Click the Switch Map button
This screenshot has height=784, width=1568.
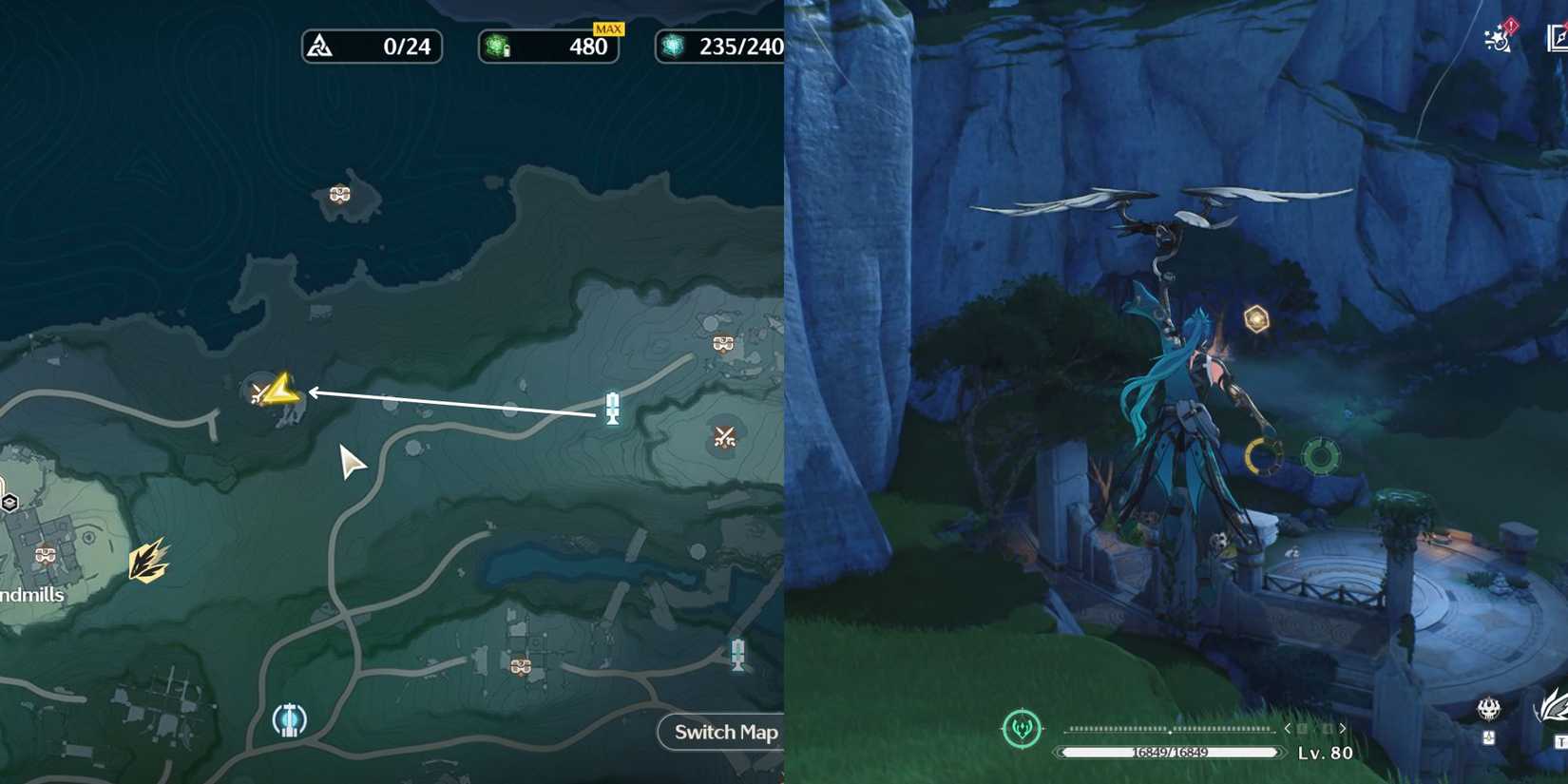pyautogui.click(x=726, y=732)
